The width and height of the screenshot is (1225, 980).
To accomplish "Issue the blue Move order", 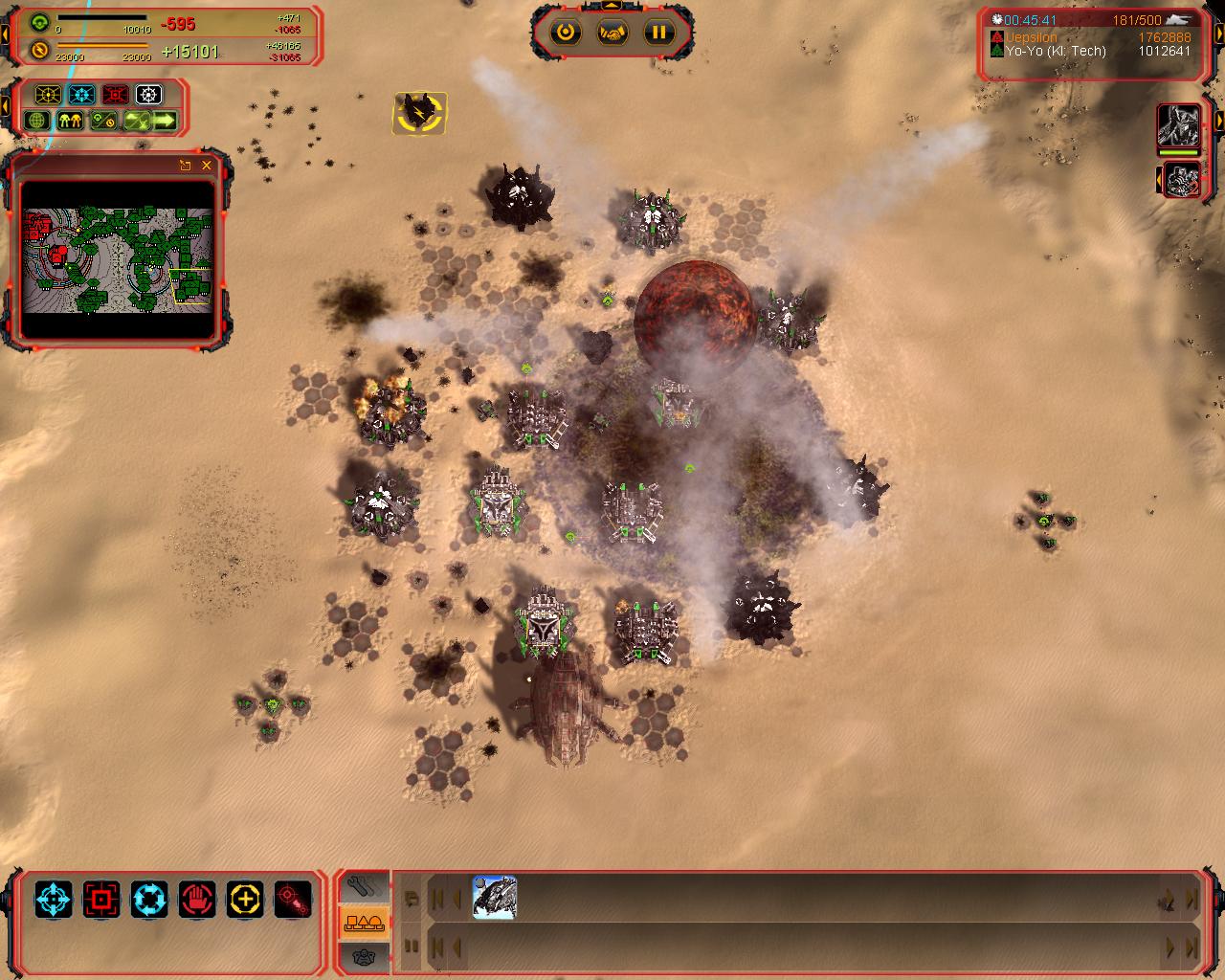I will [x=54, y=900].
